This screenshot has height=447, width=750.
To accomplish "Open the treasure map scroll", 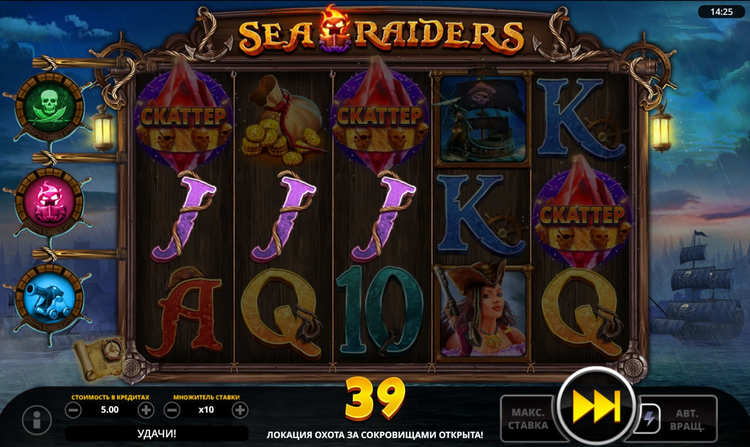I will pos(100,353).
